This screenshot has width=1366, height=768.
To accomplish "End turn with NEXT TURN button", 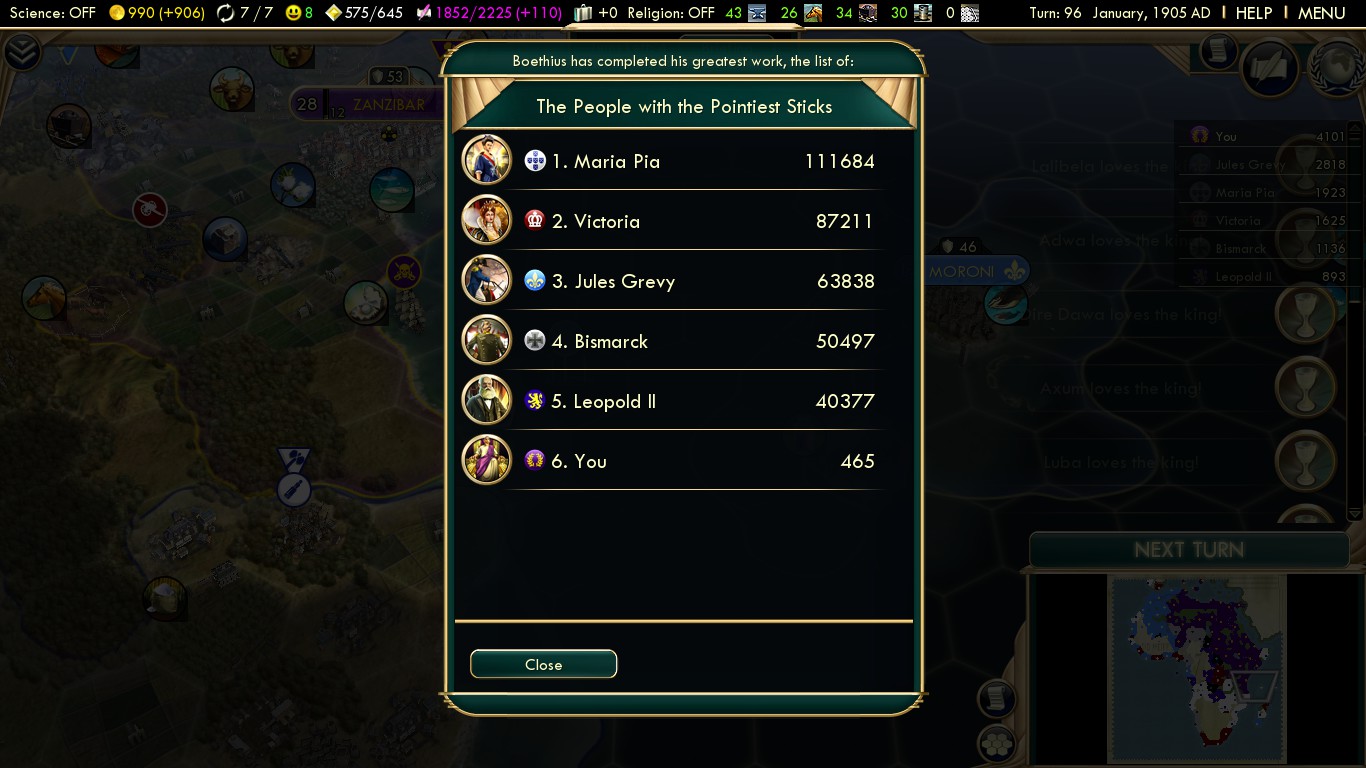I will tap(1188, 550).
